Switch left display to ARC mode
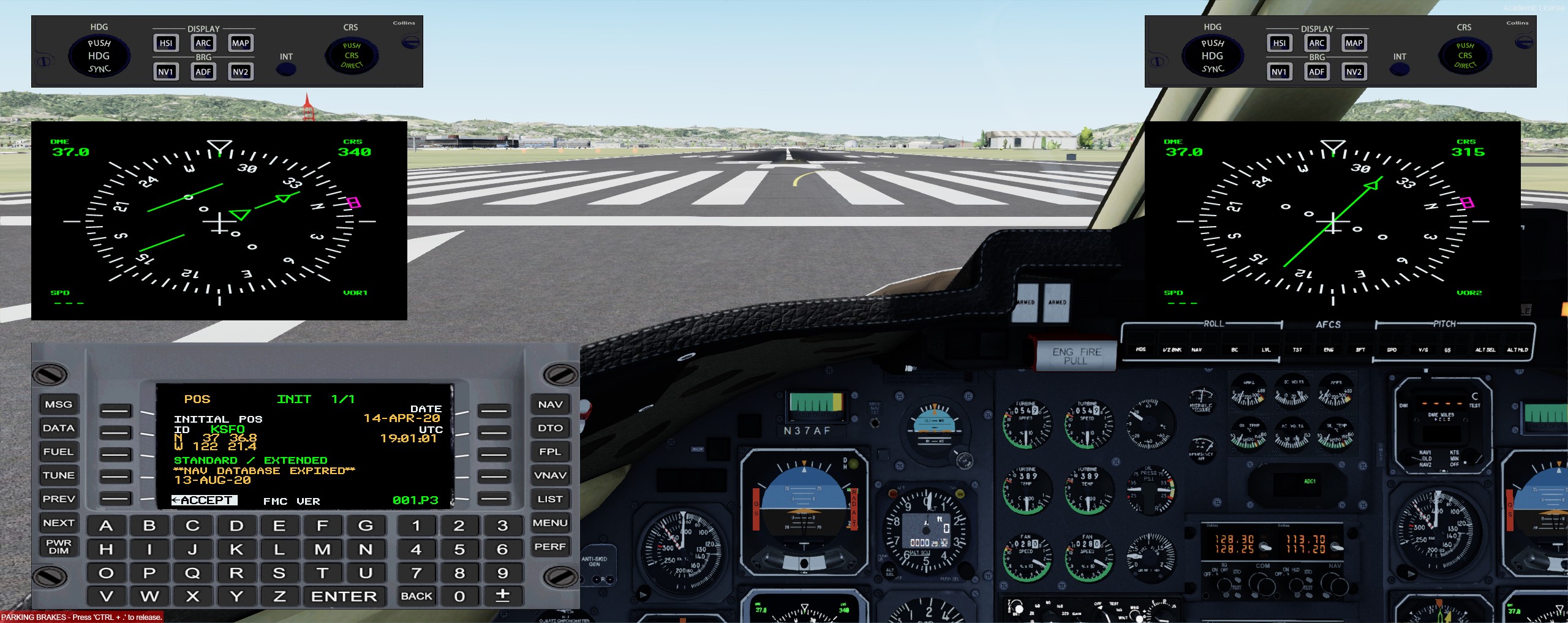Image resolution: width=1568 pixels, height=623 pixels. pyautogui.click(x=203, y=43)
